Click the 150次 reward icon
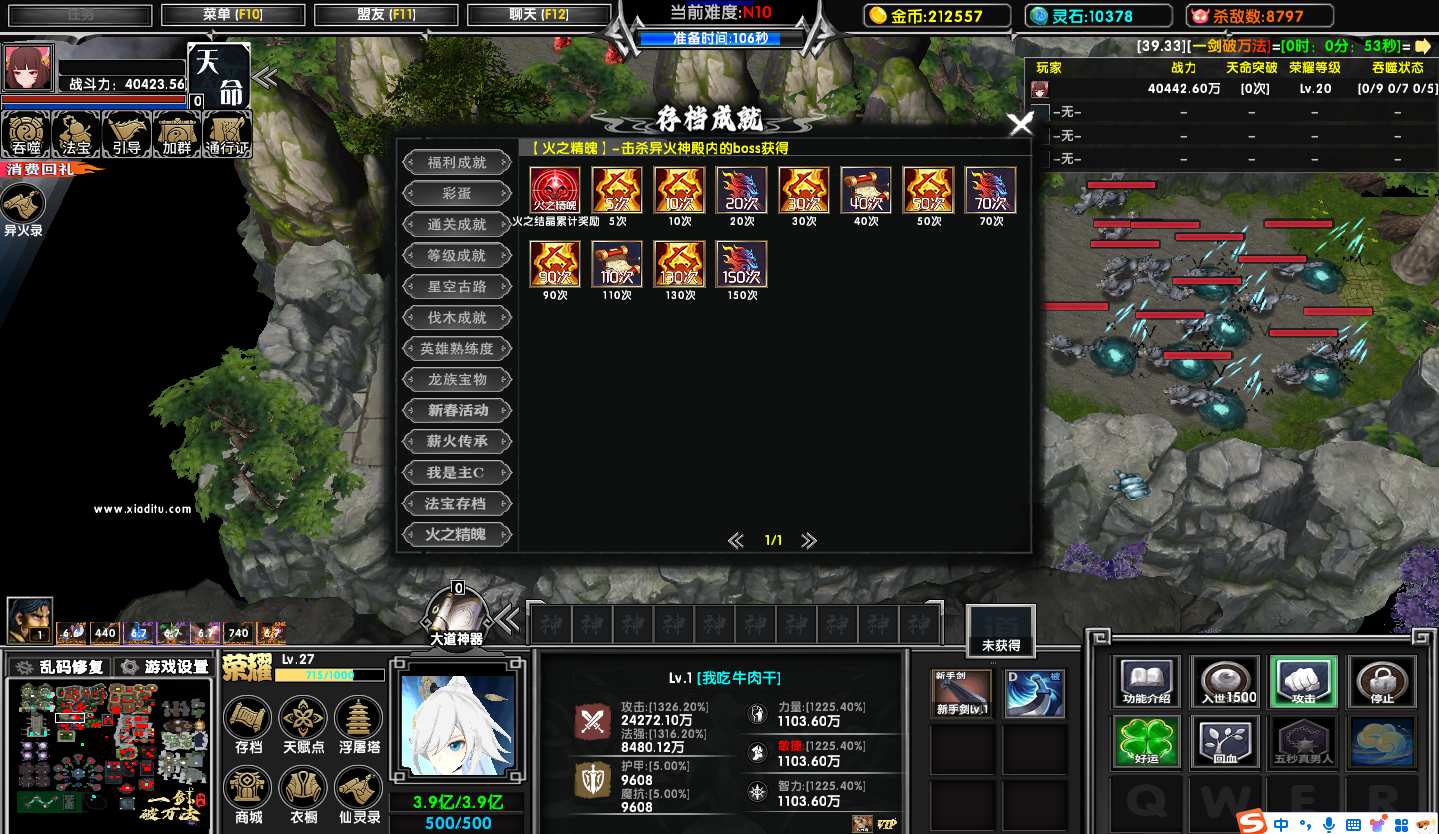The width and height of the screenshot is (1439, 834). point(741,265)
